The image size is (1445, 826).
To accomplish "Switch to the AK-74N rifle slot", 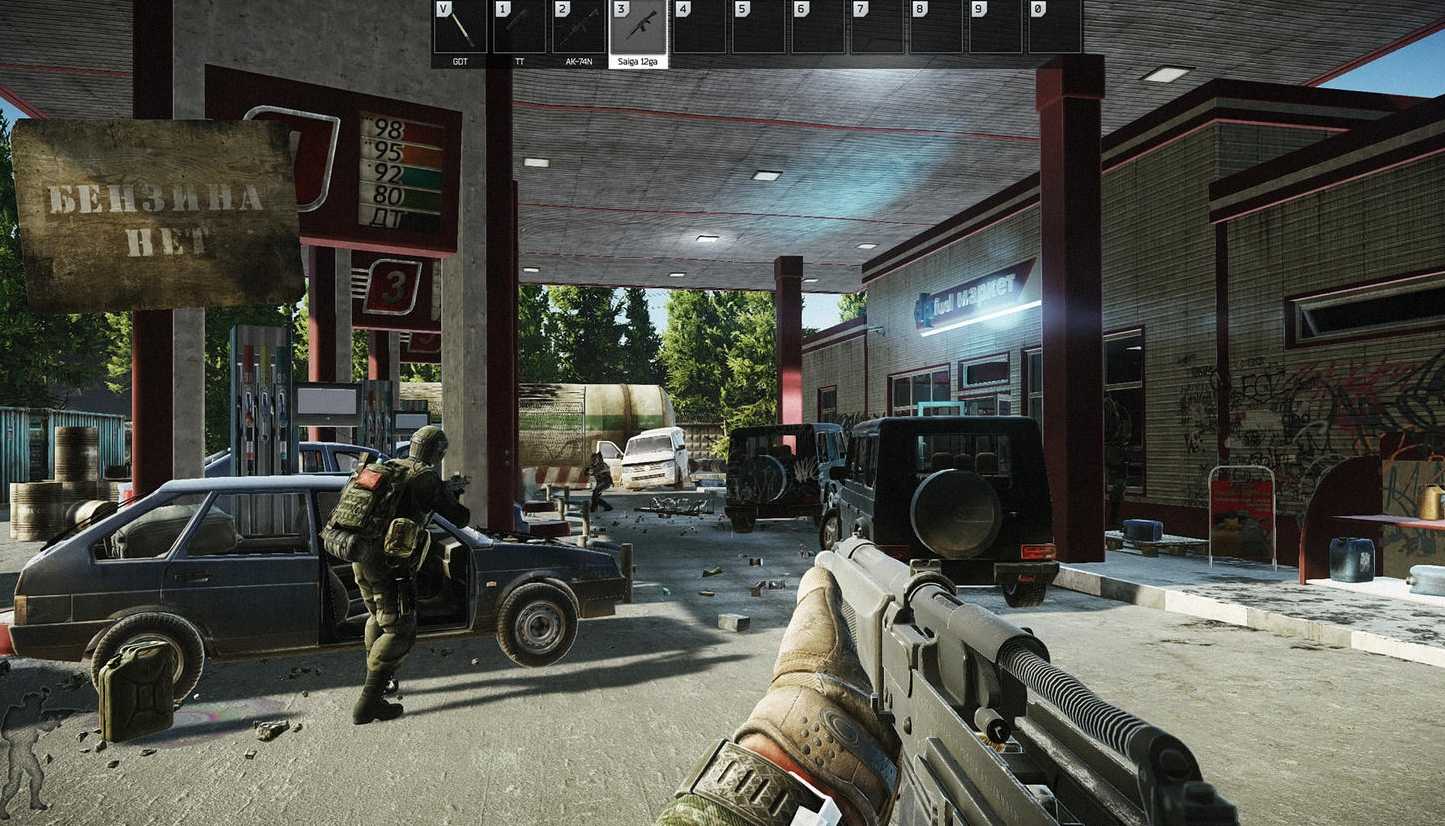I will pos(579,28).
